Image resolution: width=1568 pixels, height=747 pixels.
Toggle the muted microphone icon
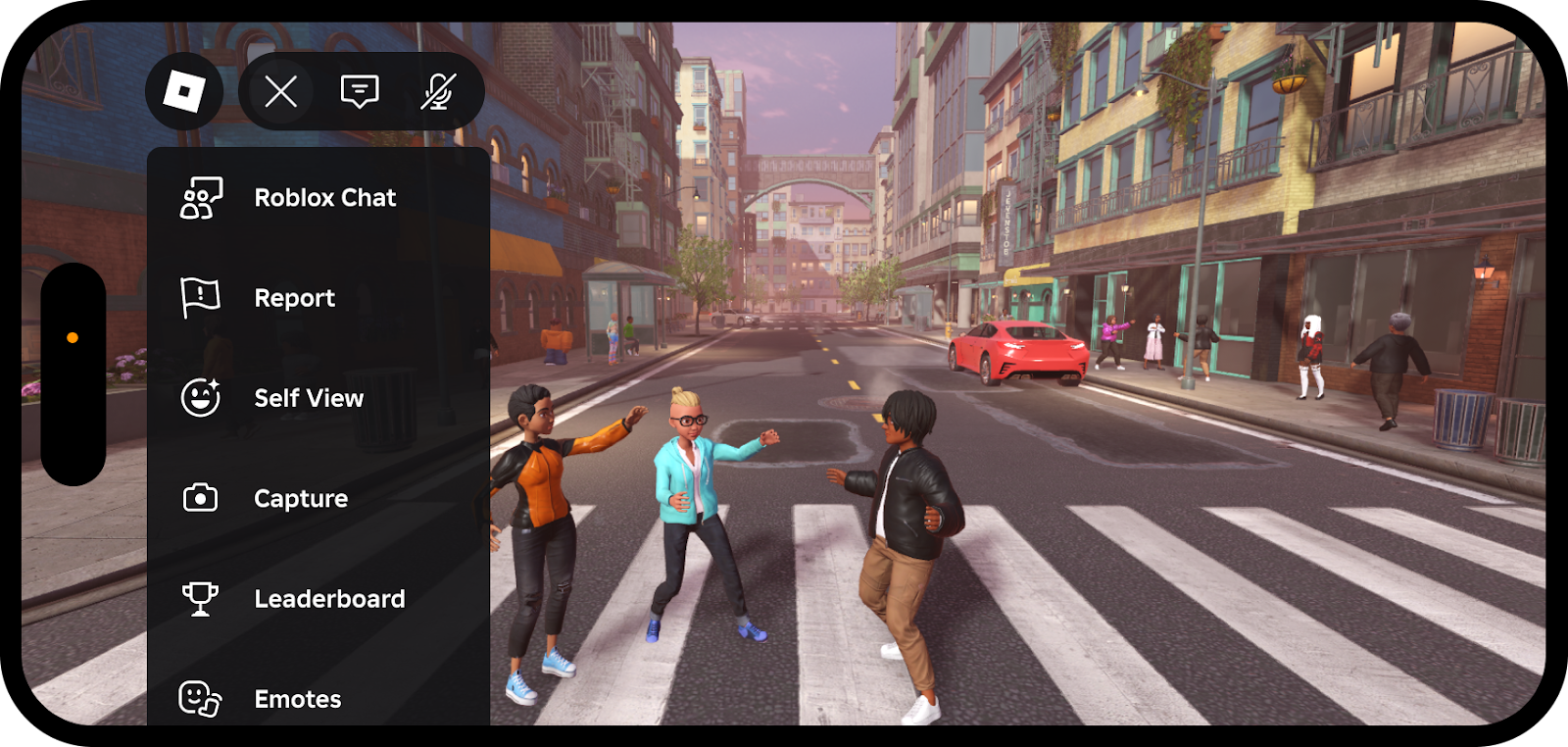438,91
